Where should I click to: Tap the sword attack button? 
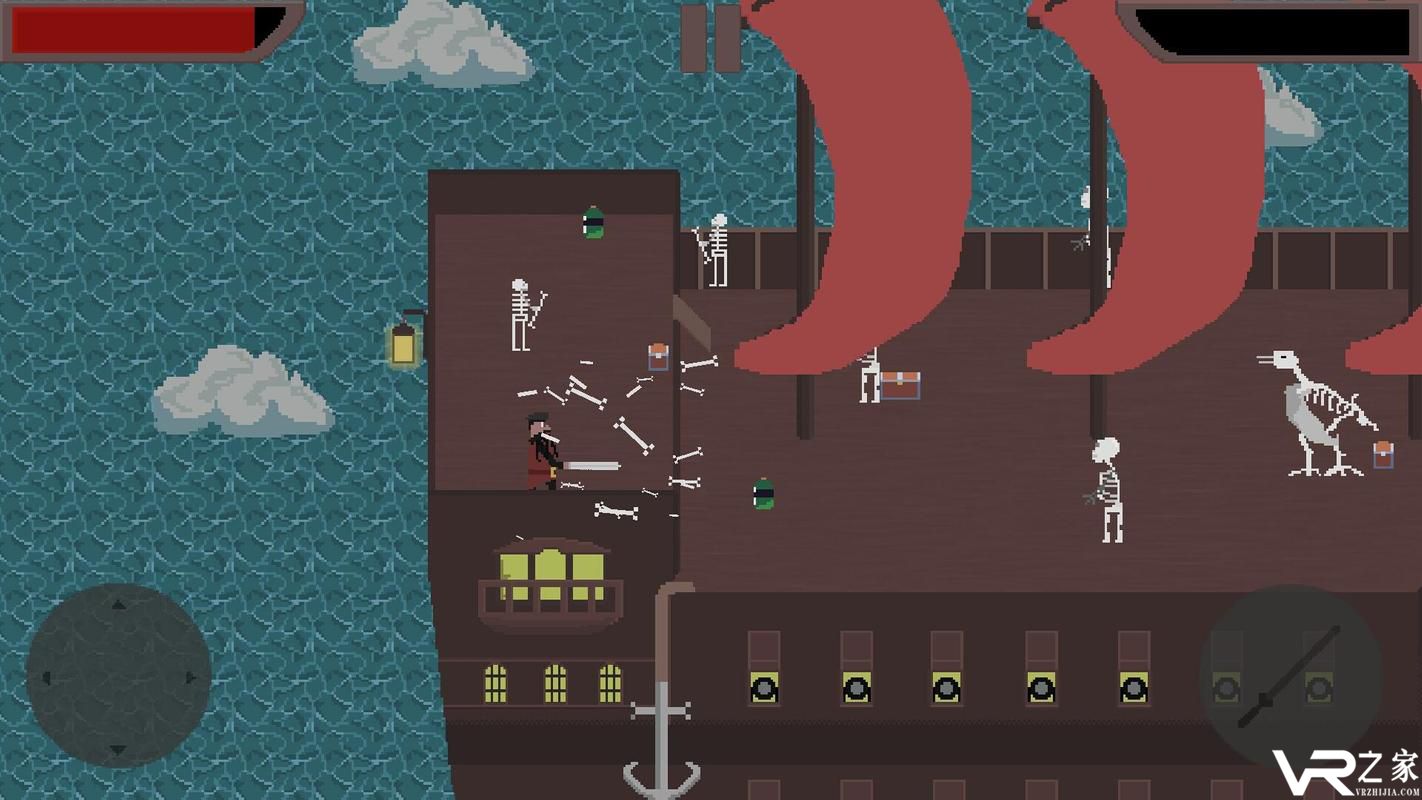pyautogui.click(x=1289, y=677)
